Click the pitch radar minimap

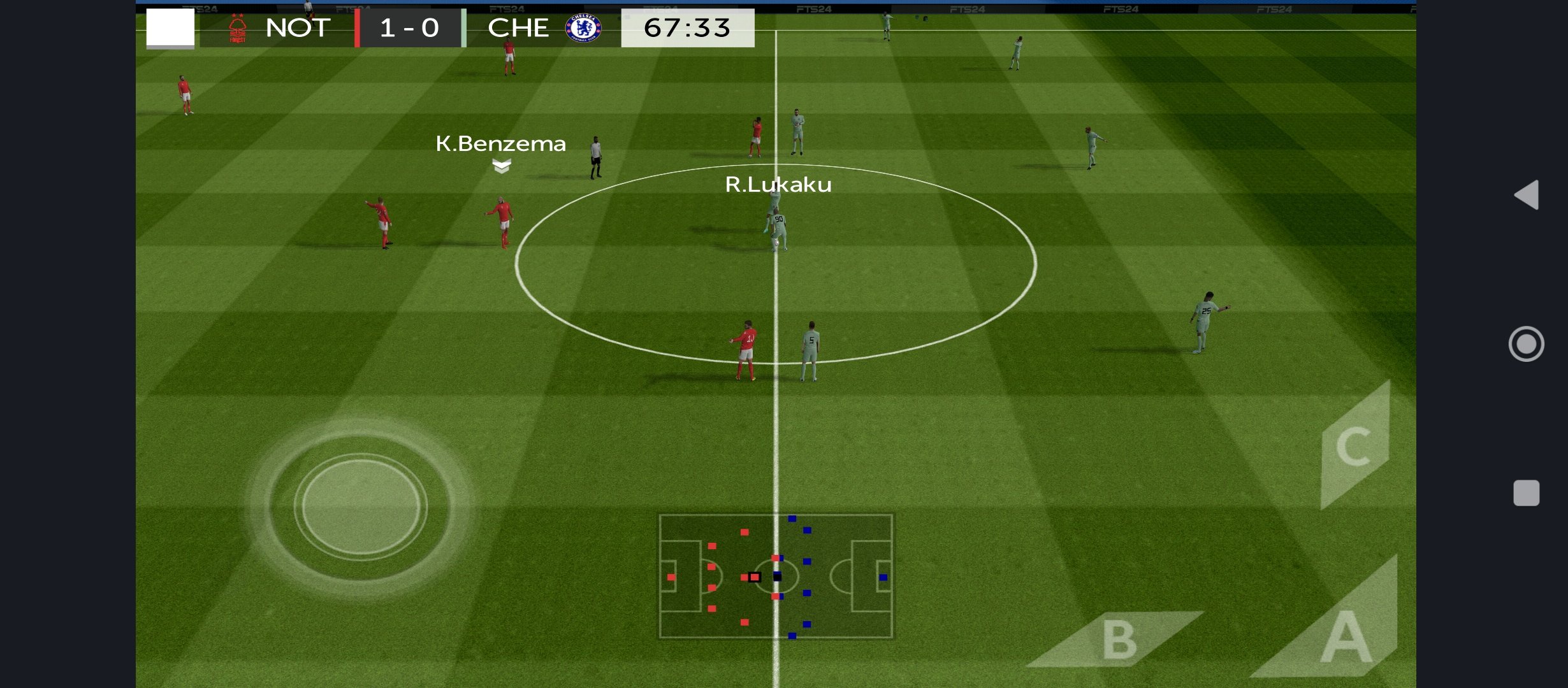776,576
